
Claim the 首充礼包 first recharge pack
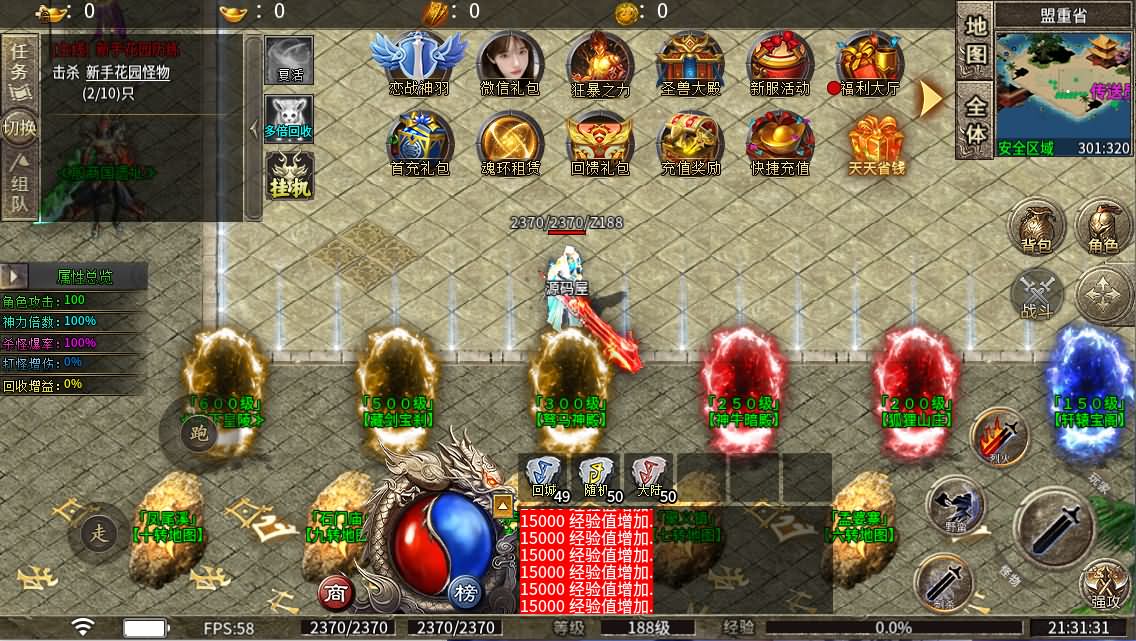pos(419,142)
